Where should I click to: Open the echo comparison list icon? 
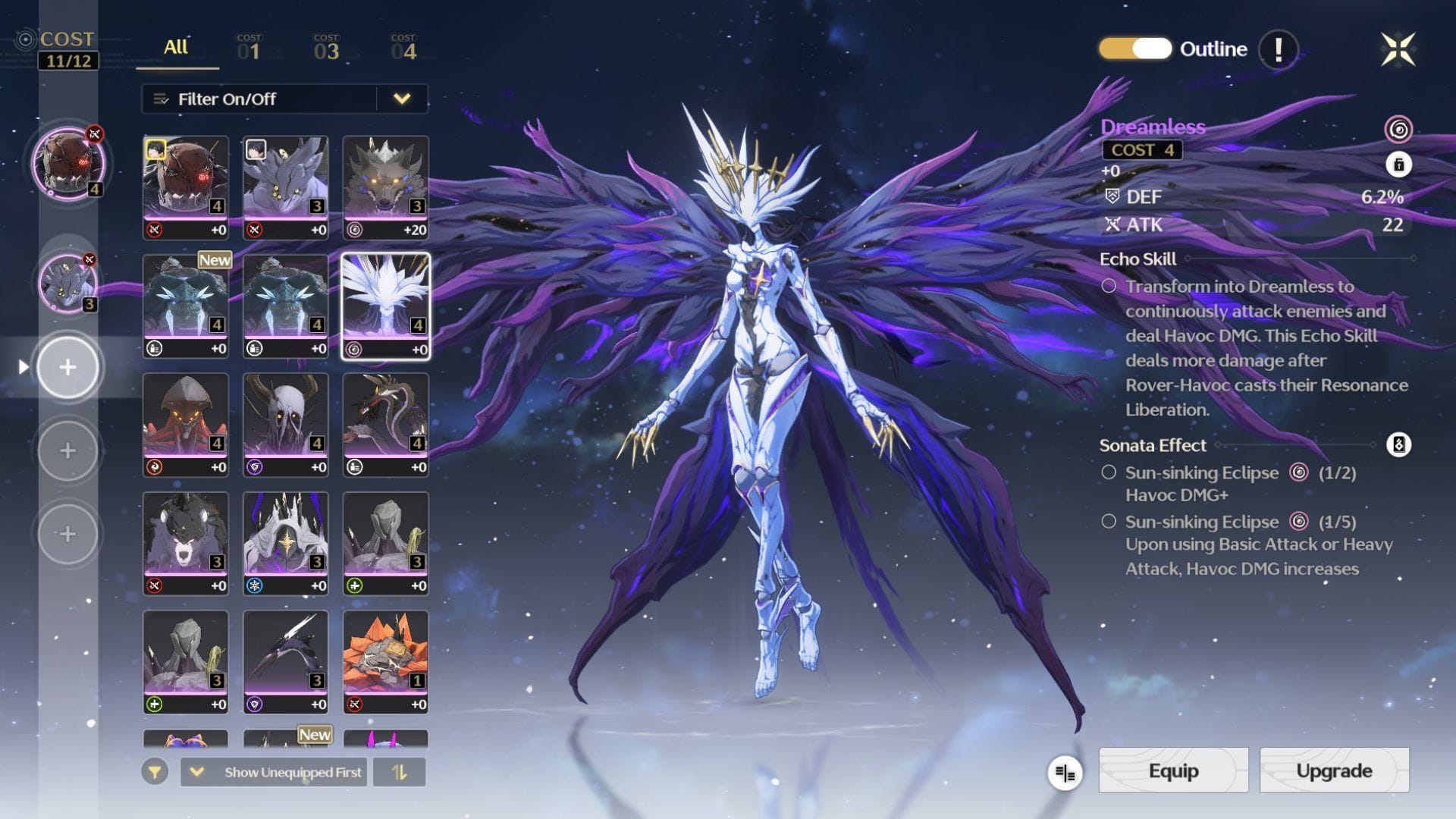1065,773
